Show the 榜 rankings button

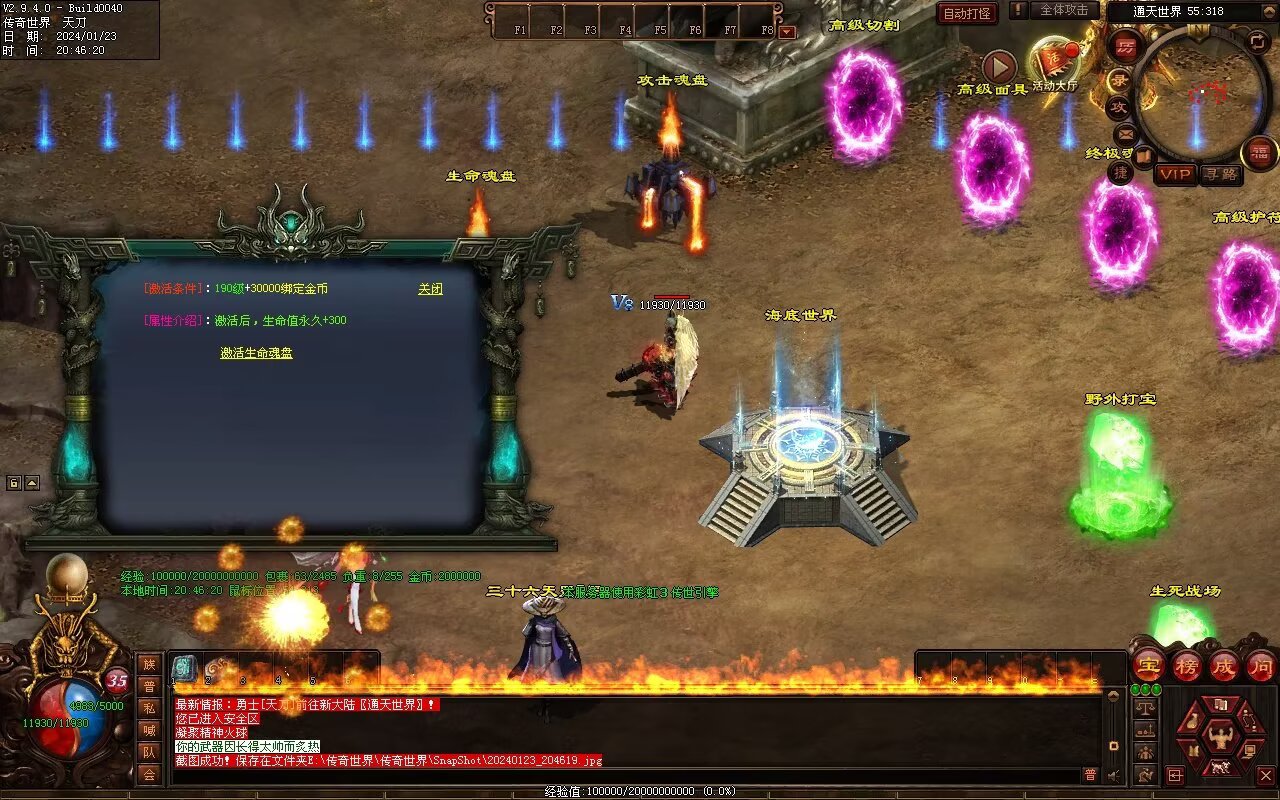pos(1187,666)
